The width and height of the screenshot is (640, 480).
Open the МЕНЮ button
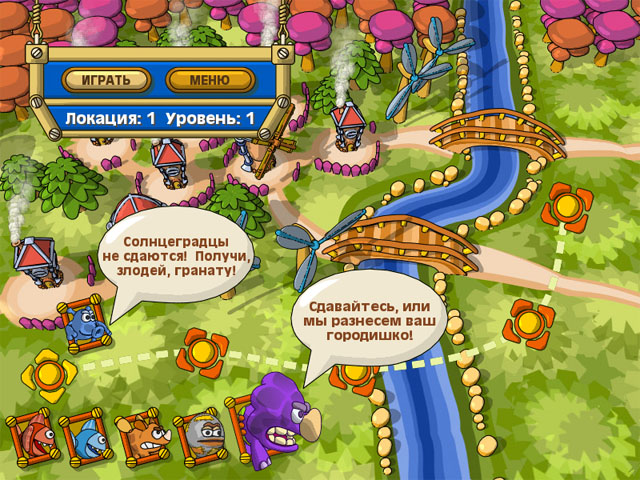(210, 80)
